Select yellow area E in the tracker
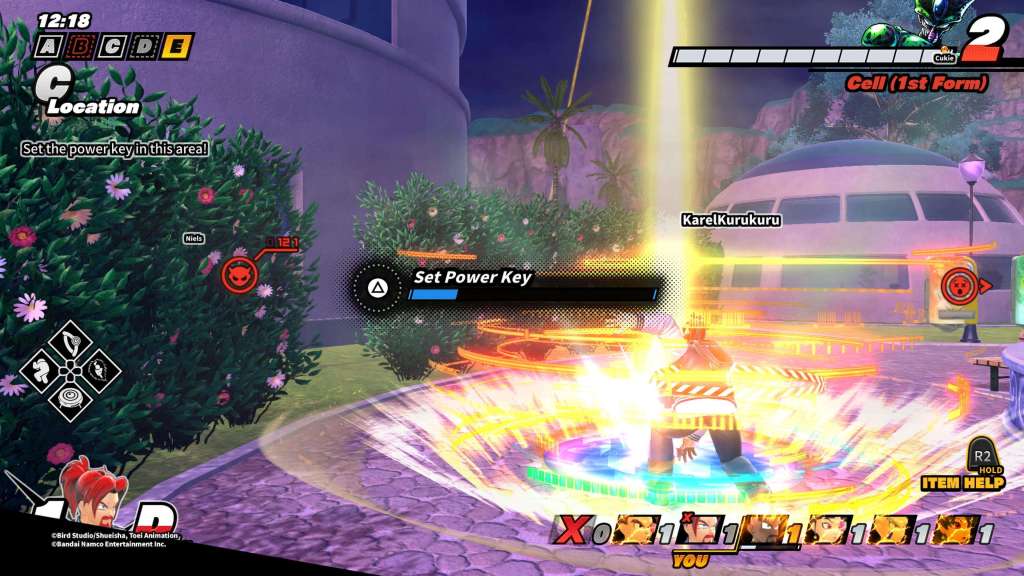This screenshot has width=1024, height=576. pyautogui.click(x=178, y=46)
